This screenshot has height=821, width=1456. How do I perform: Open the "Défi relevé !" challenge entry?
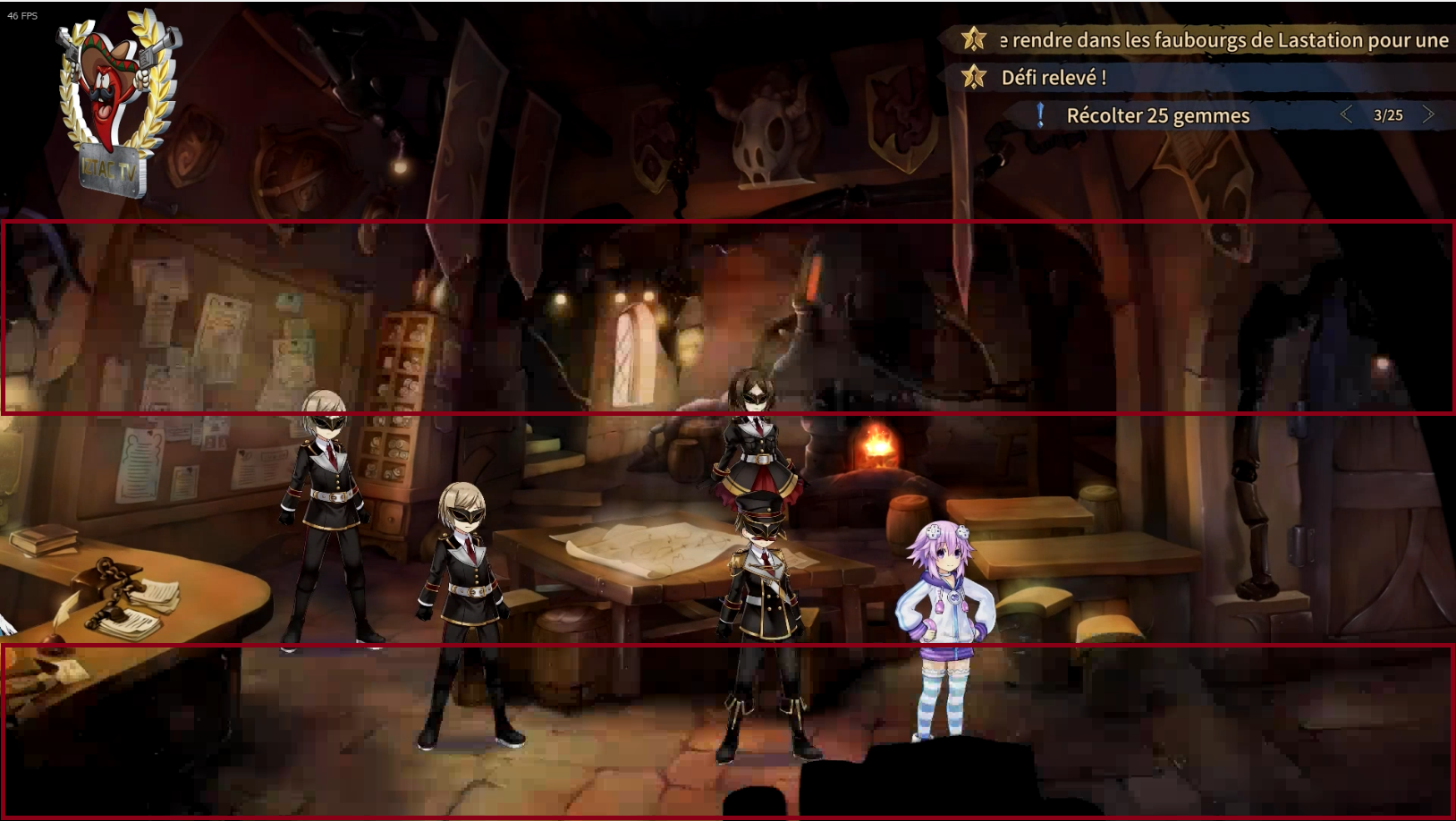point(1054,78)
